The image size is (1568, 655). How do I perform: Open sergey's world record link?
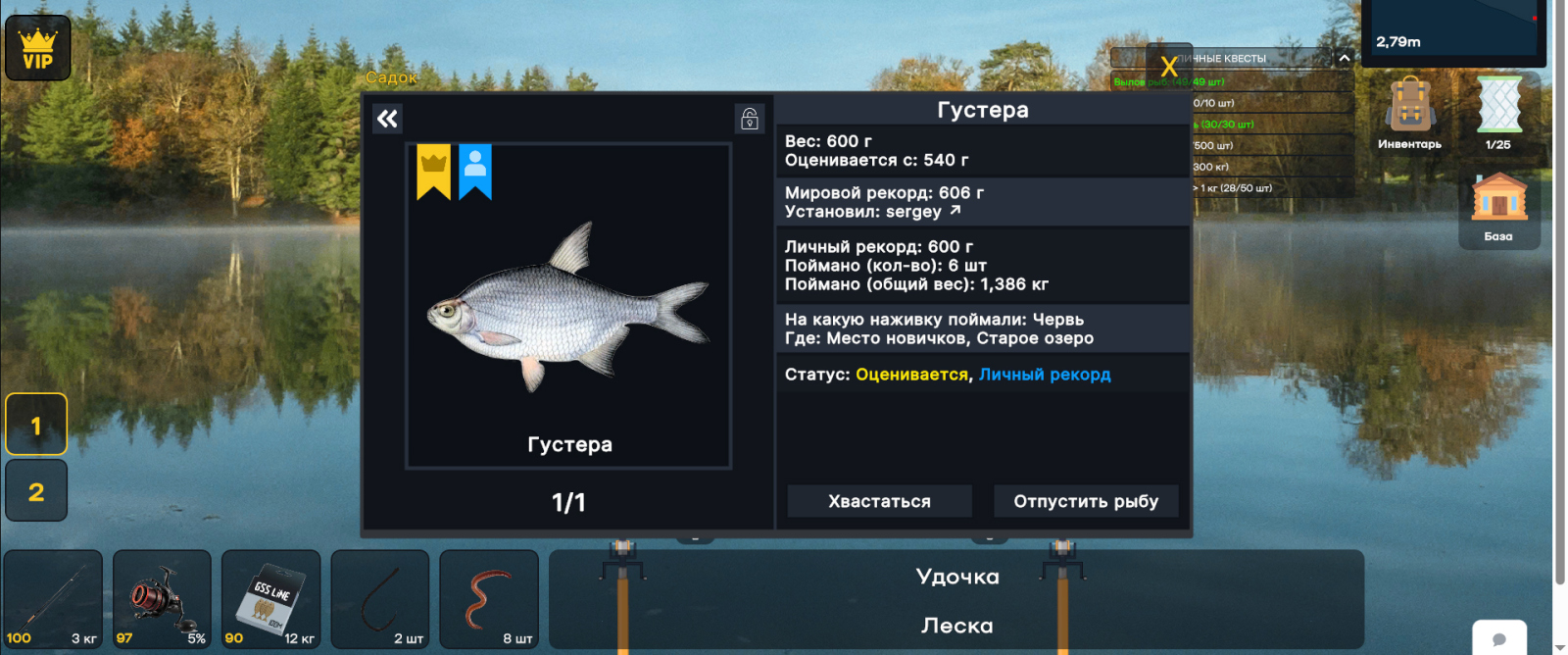click(x=955, y=211)
